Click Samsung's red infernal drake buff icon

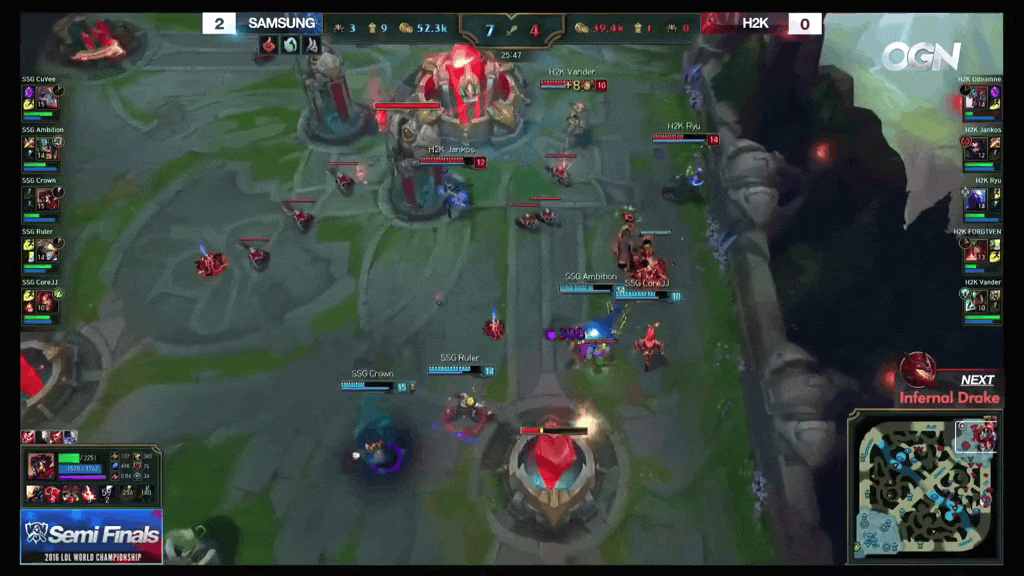pyautogui.click(x=268, y=45)
